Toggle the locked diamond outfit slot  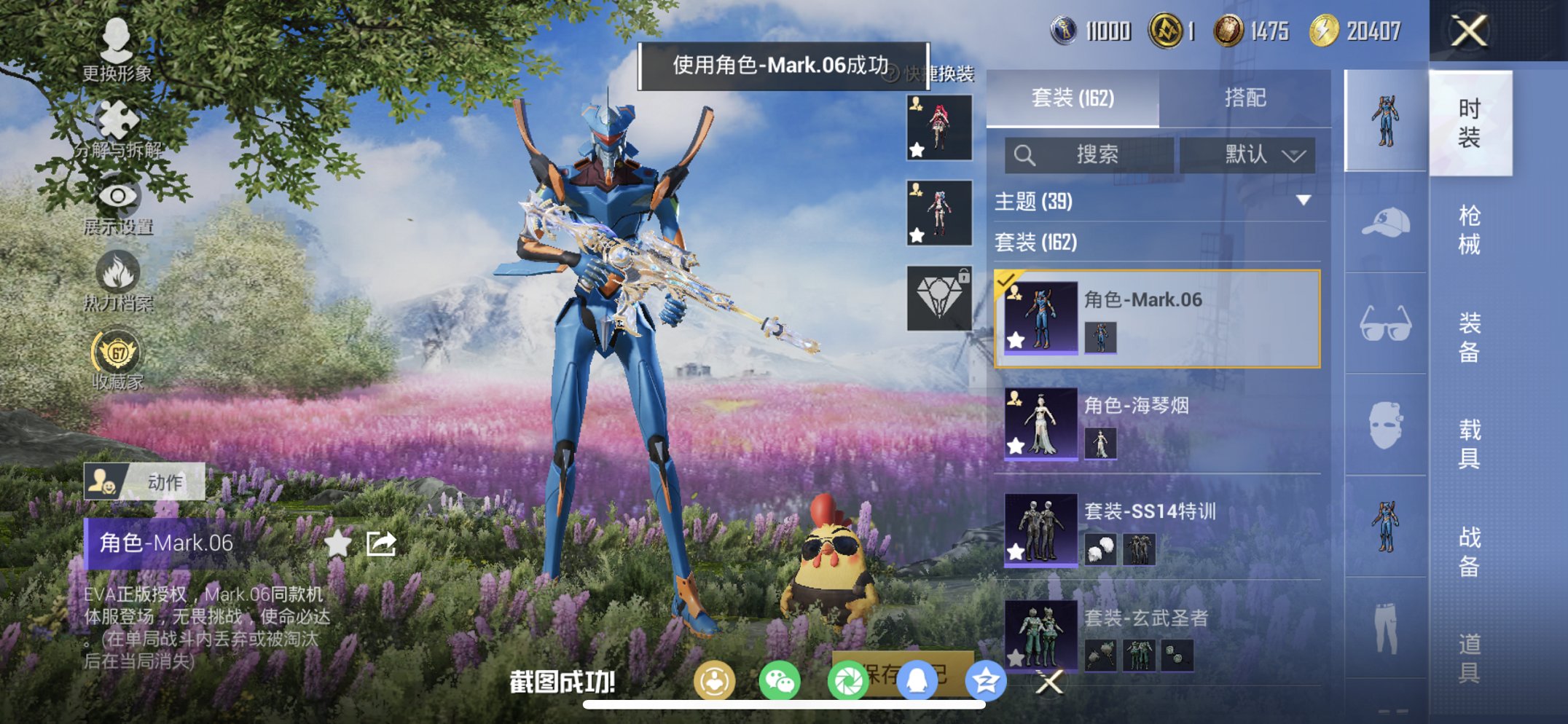coord(939,299)
